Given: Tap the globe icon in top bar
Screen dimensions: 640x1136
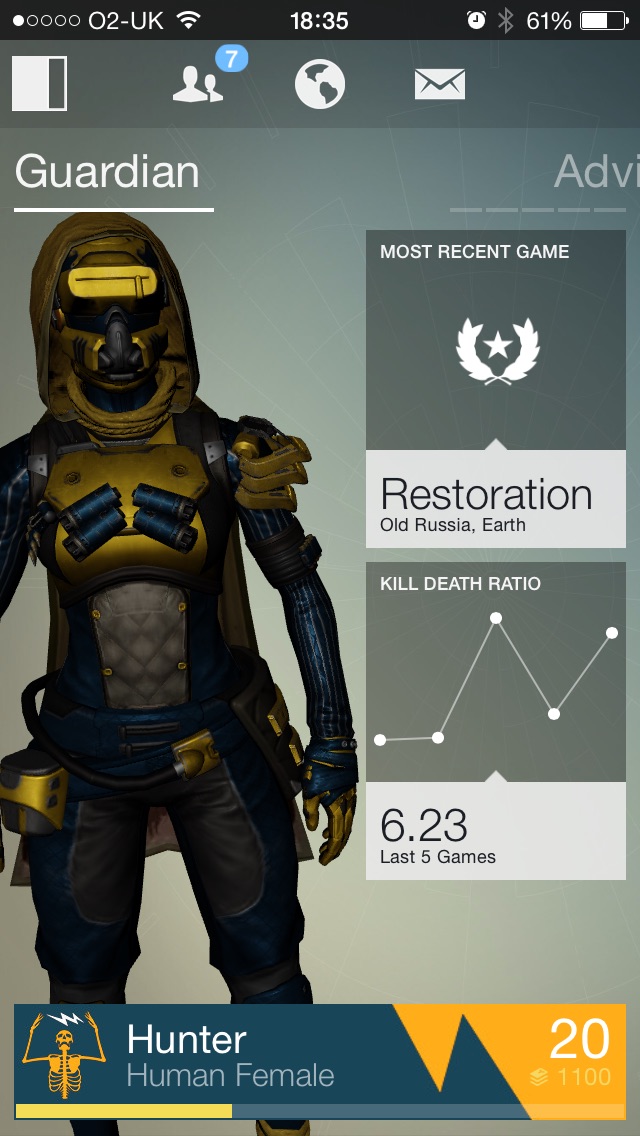Looking at the screenshot, I should pyautogui.click(x=320, y=84).
